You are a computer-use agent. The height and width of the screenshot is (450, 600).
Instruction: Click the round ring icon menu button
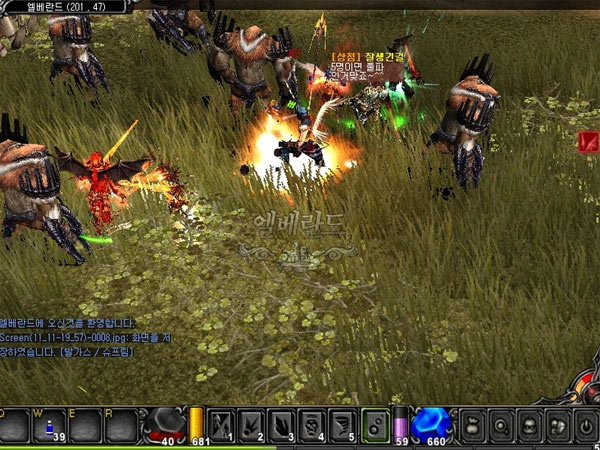coord(501,424)
